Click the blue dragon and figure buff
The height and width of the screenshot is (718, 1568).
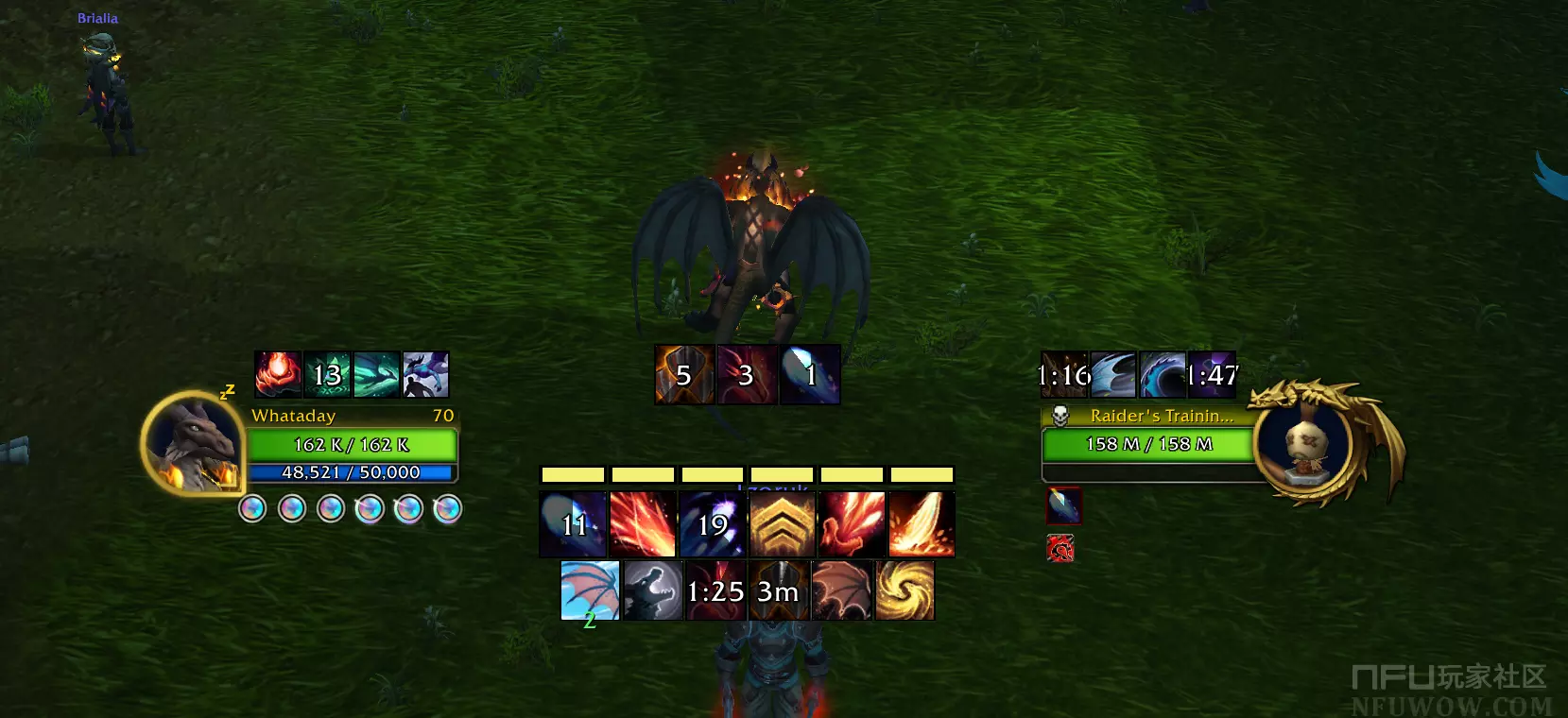point(425,374)
